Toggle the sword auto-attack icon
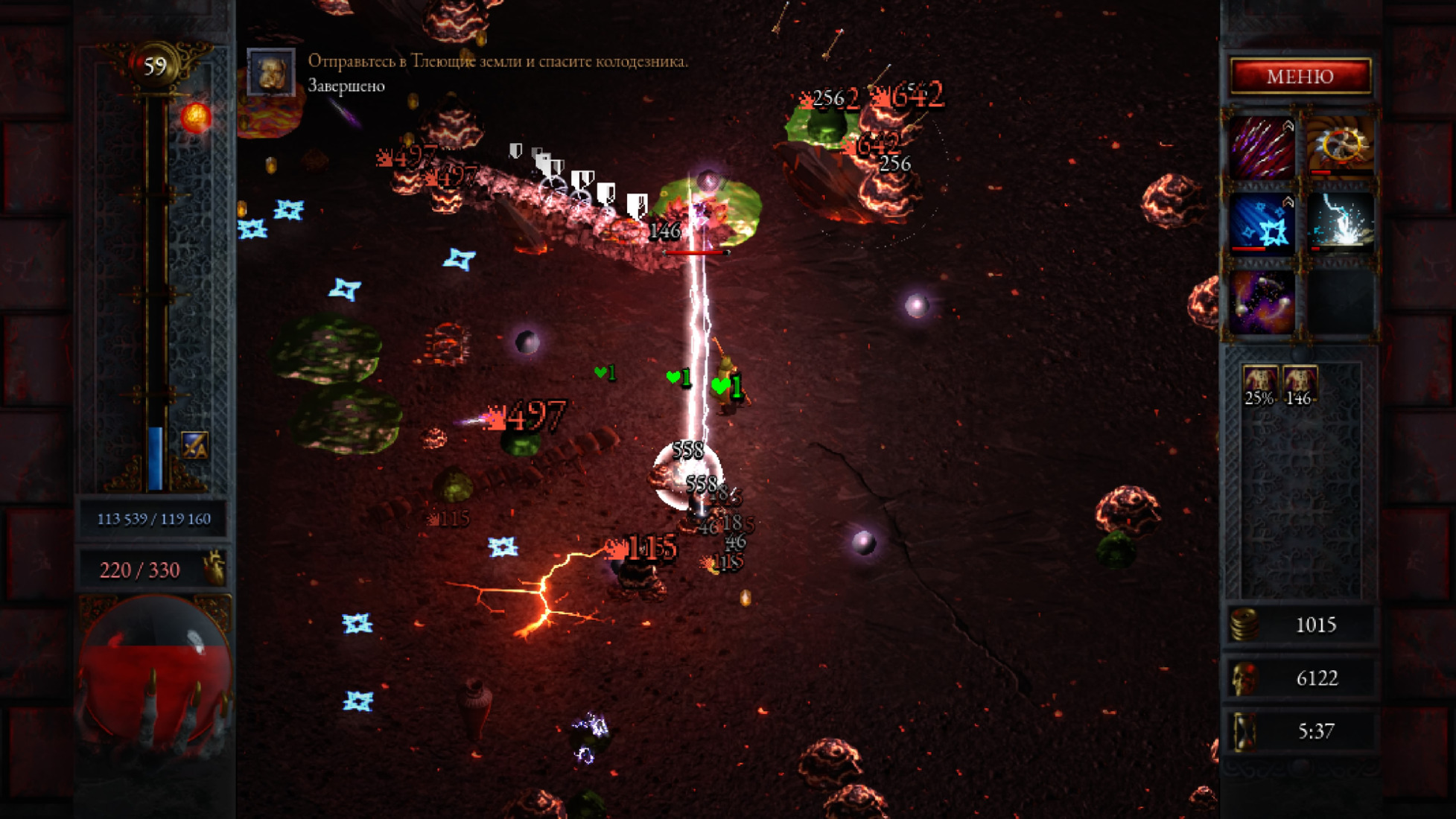The height and width of the screenshot is (819, 1456). tap(194, 445)
